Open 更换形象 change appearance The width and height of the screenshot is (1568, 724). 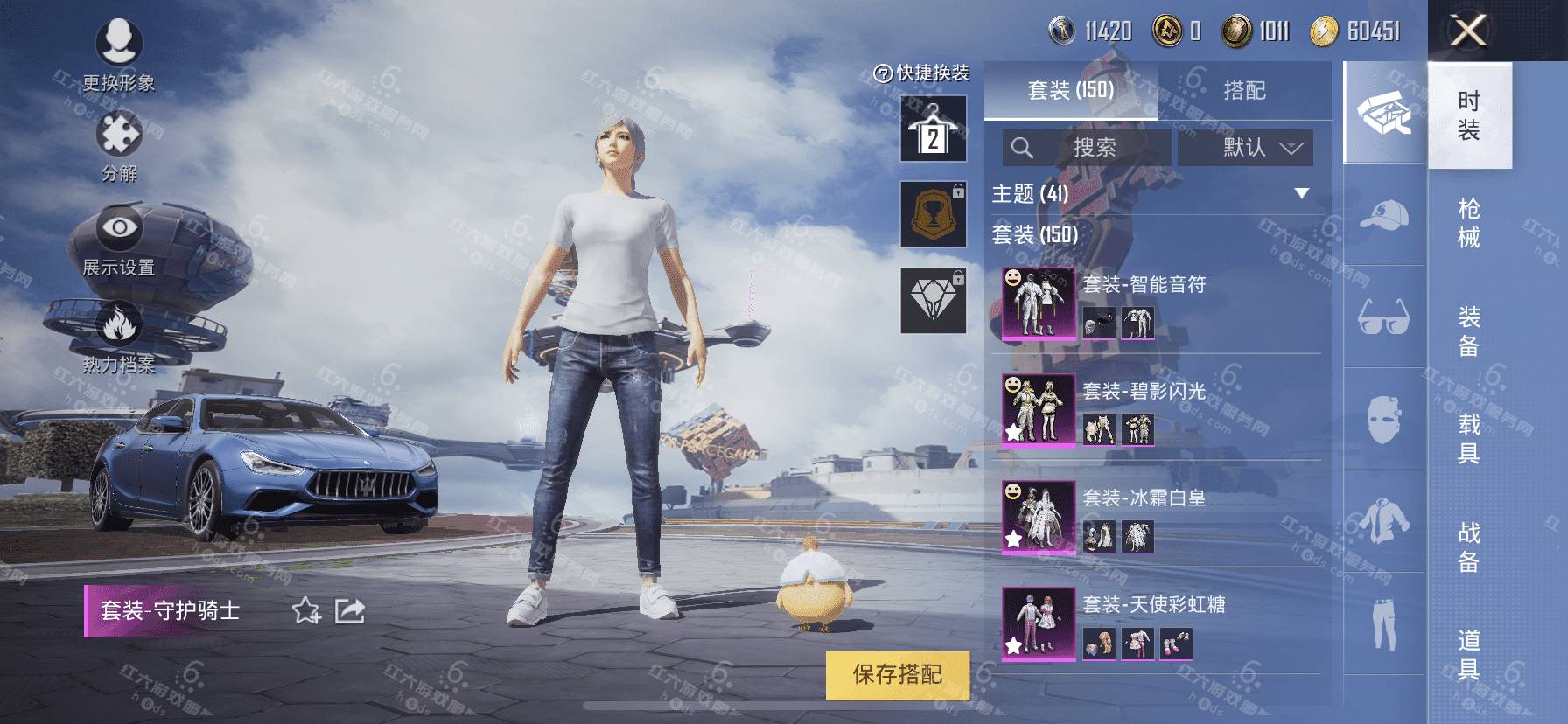pyautogui.click(x=119, y=54)
